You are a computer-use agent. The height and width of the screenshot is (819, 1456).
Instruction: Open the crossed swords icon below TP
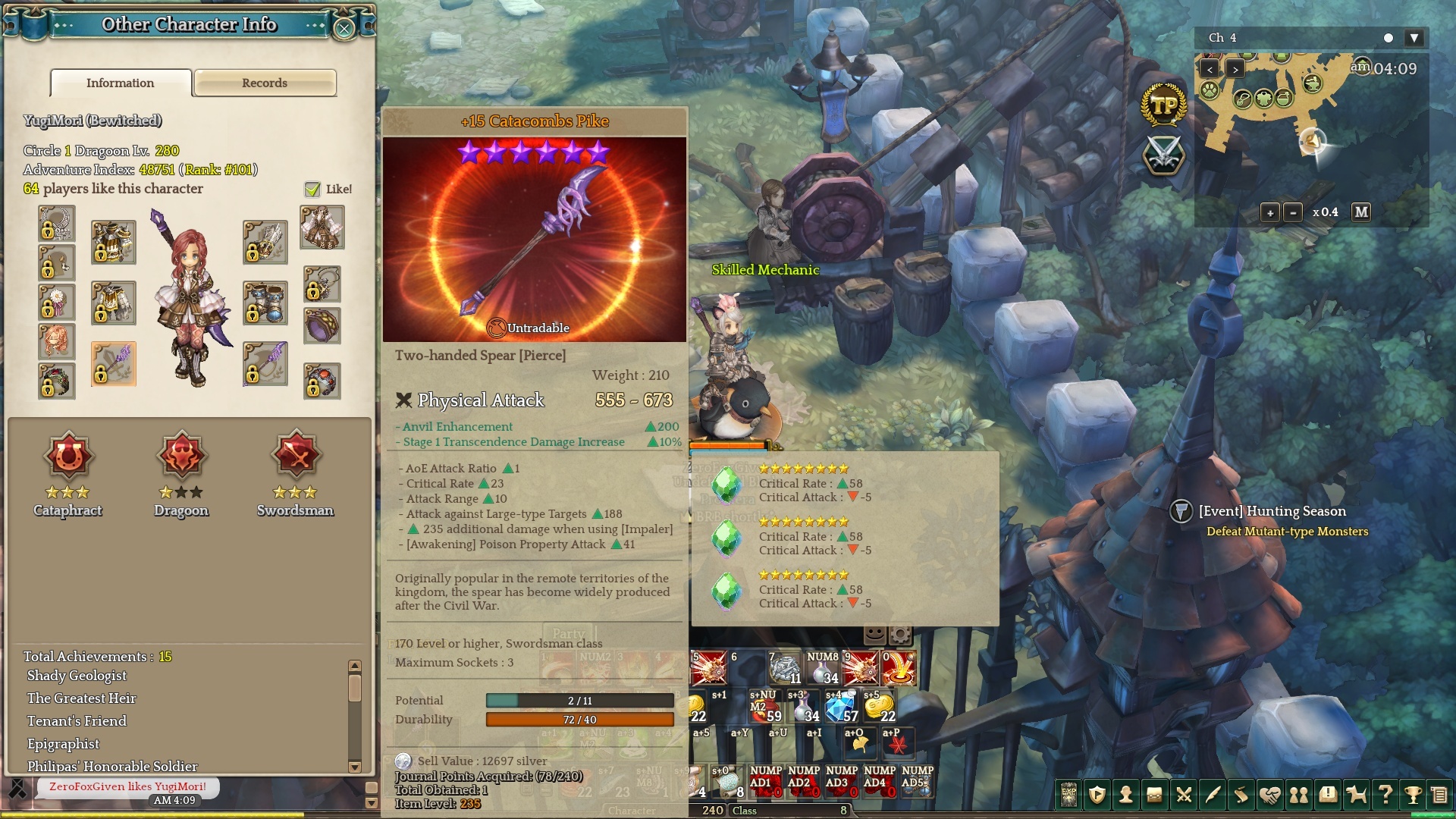tap(1163, 155)
